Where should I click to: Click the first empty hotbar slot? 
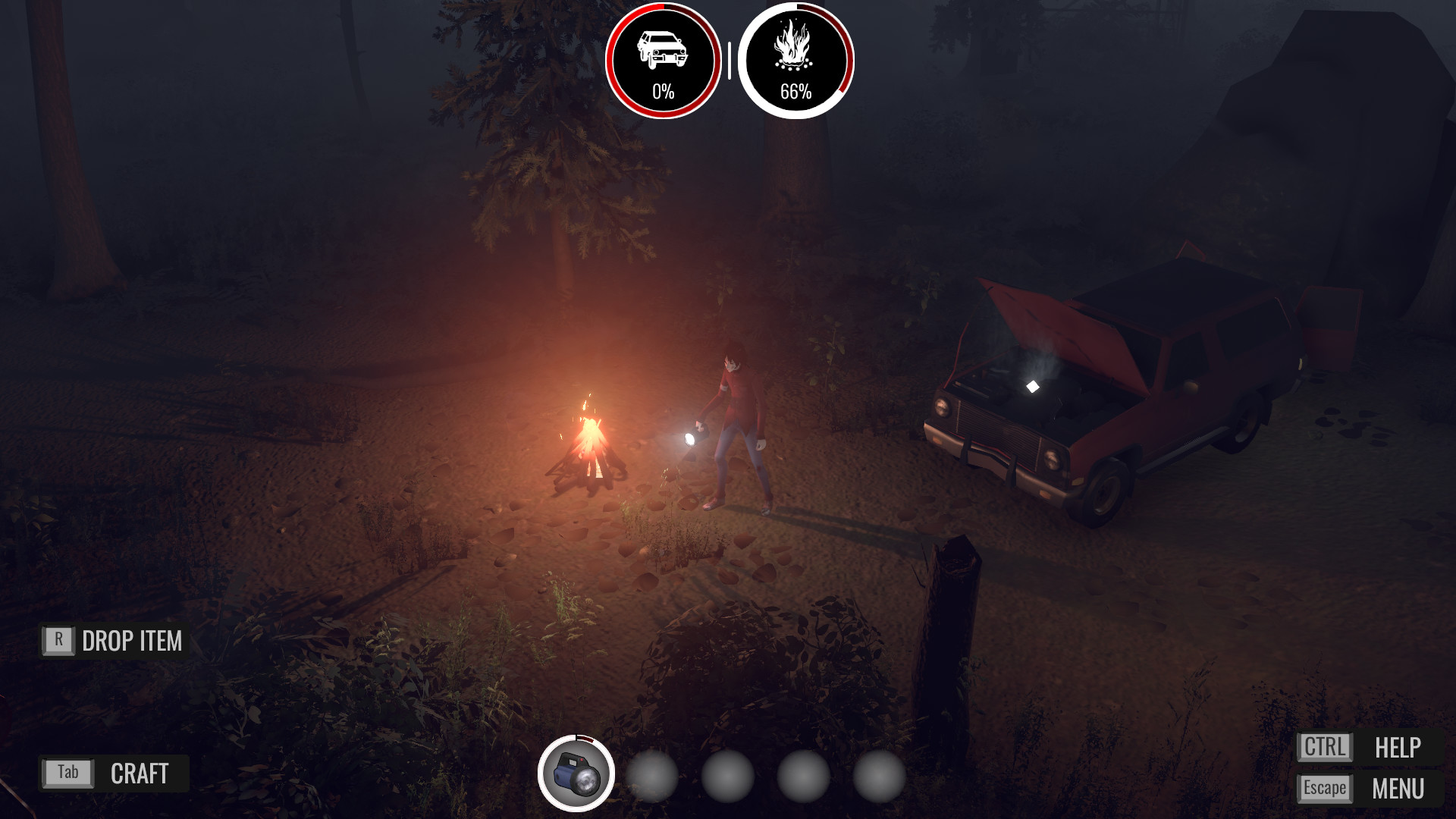click(x=651, y=774)
